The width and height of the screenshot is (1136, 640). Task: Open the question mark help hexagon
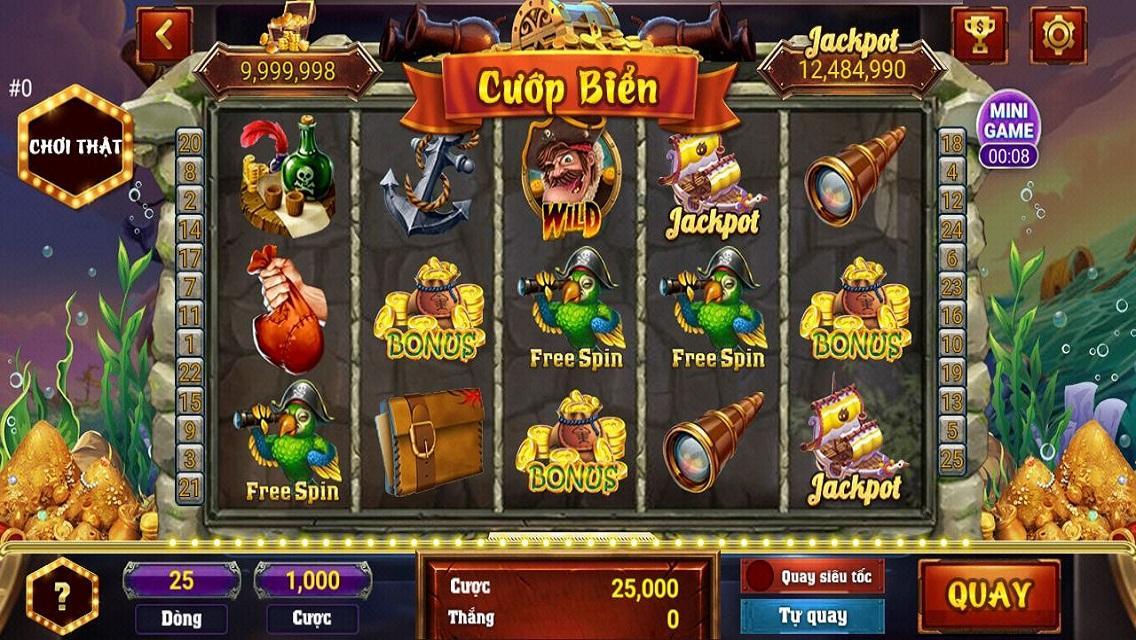pyautogui.click(x=62, y=597)
